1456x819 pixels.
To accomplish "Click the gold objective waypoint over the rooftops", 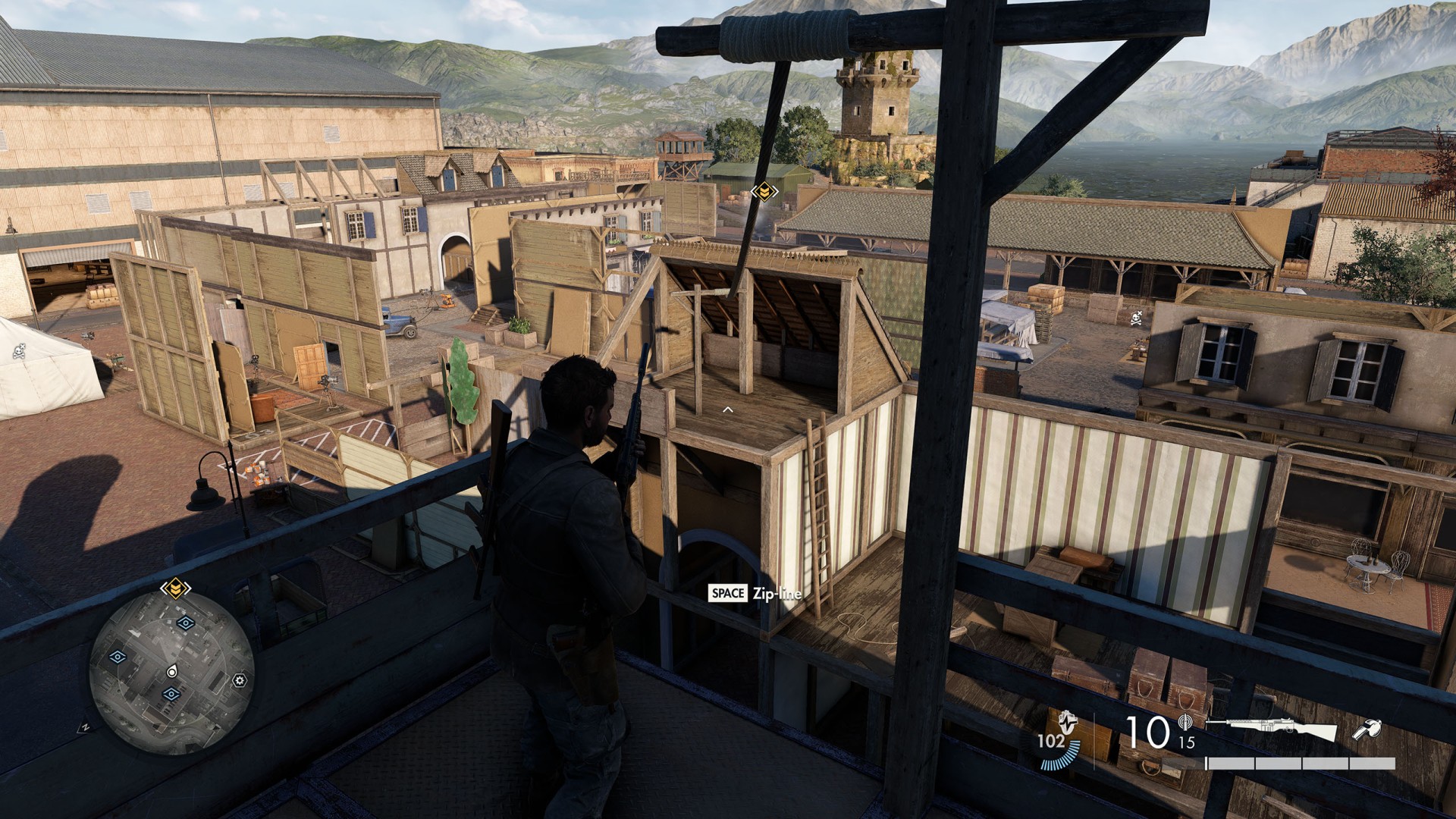I will (764, 191).
